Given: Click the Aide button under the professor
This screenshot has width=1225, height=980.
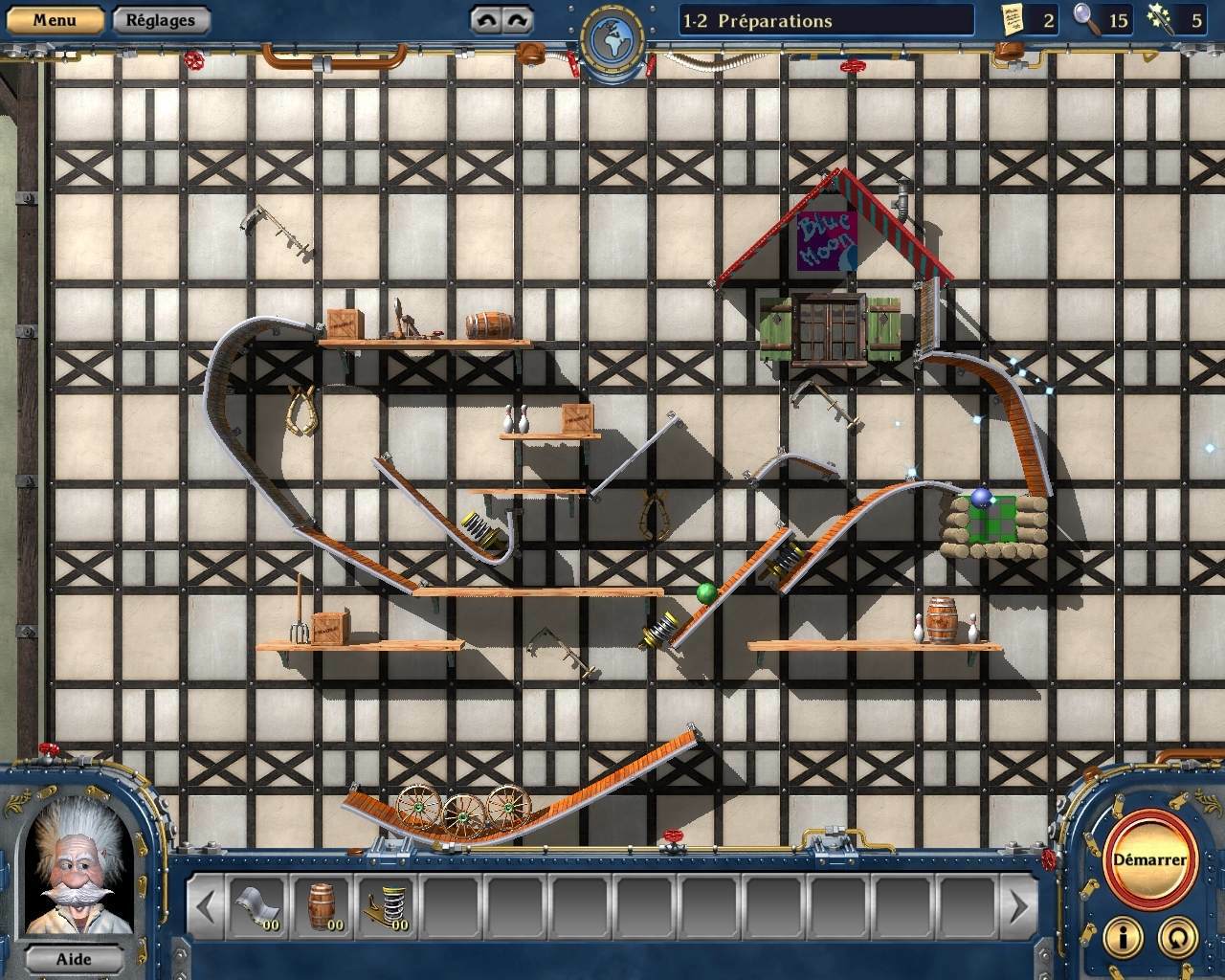Looking at the screenshot, I should pyautogui.click(x=75, y=959).
